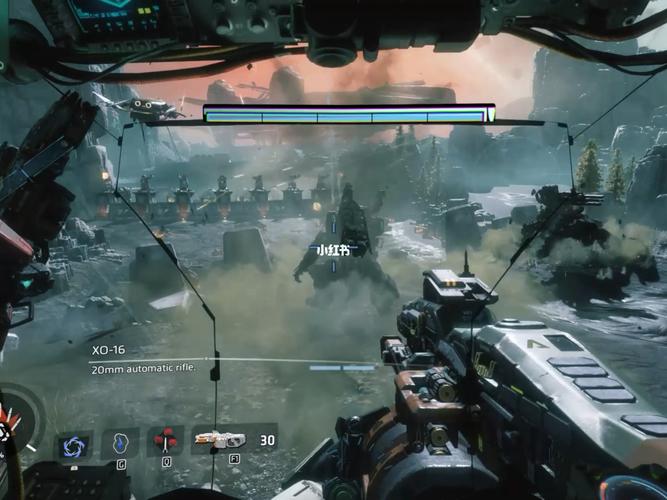Activate the blue vortex shield ability

tap(73, 442)
